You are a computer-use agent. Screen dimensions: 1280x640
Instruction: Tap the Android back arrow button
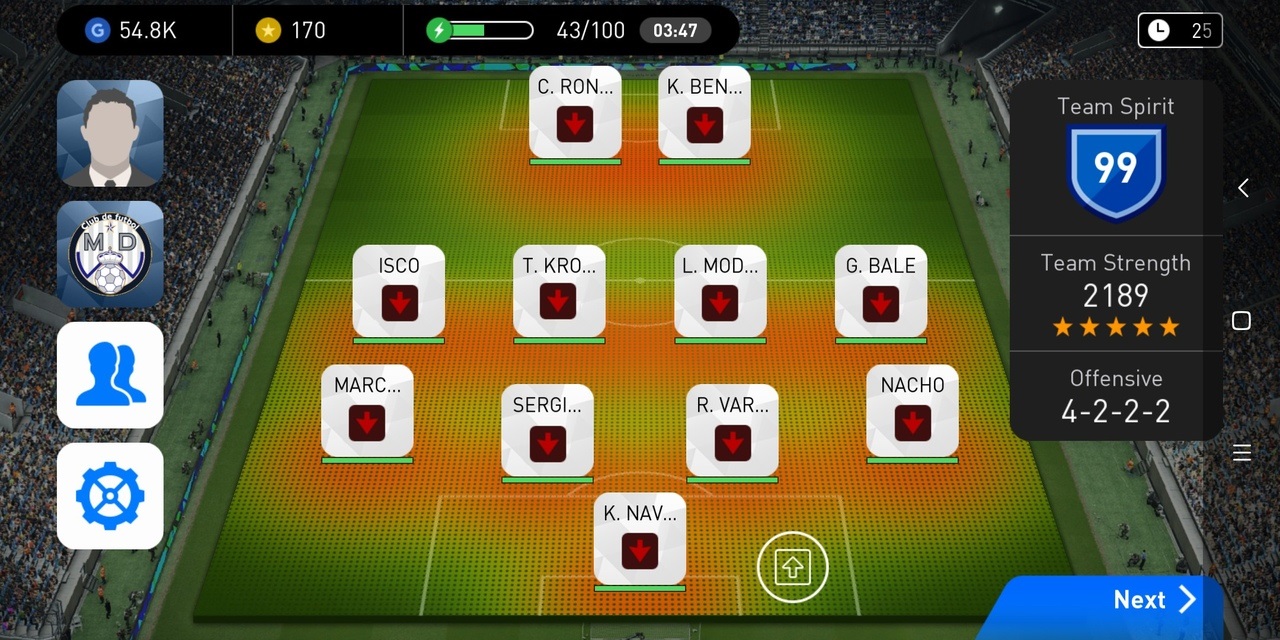(1243, 188)
